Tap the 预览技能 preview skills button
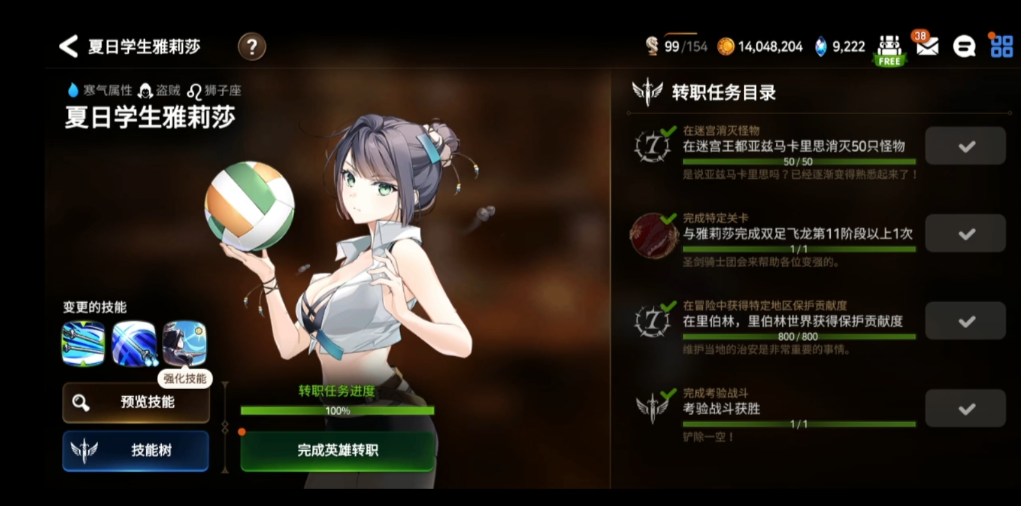This screenshot has width=1021, height=506. (136, 402)
